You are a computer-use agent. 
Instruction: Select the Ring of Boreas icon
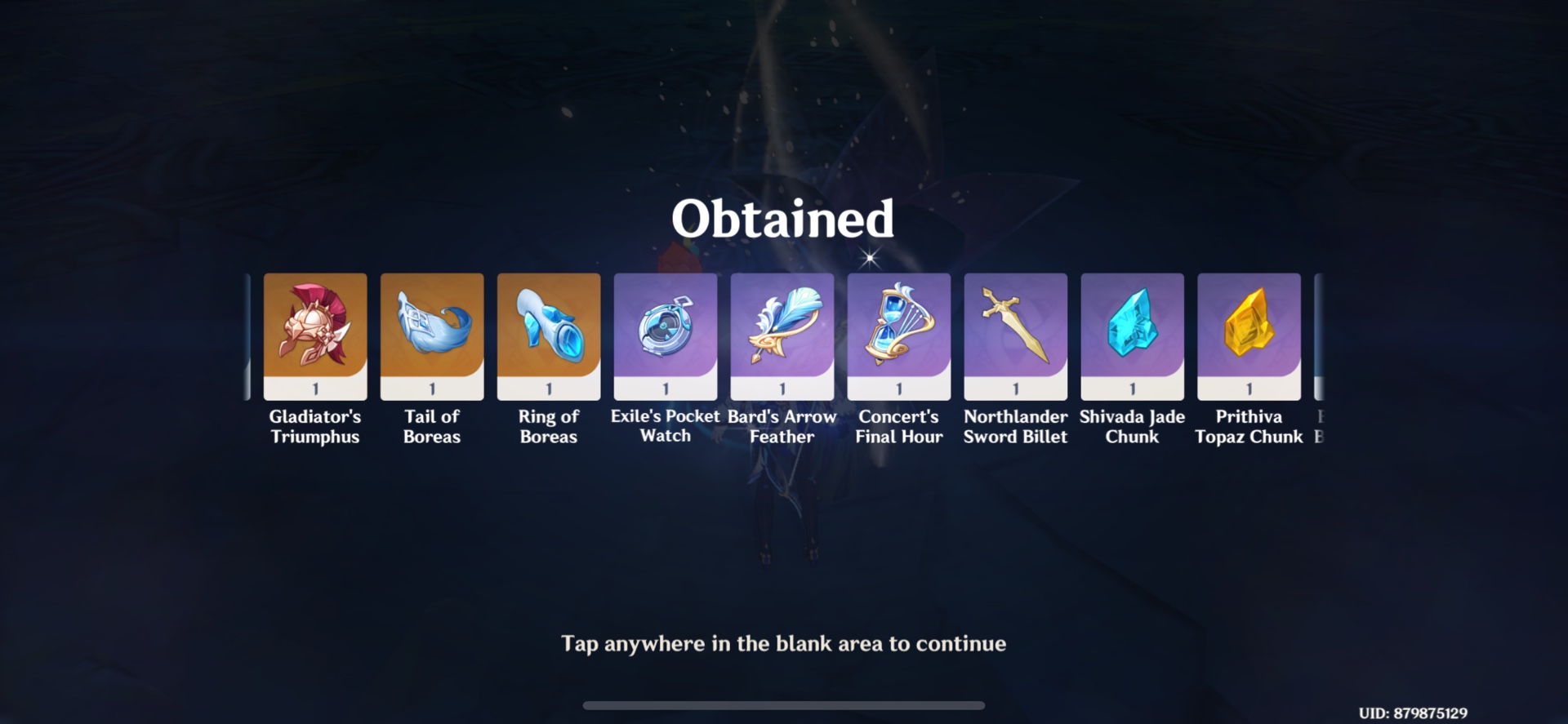point(548,331)
